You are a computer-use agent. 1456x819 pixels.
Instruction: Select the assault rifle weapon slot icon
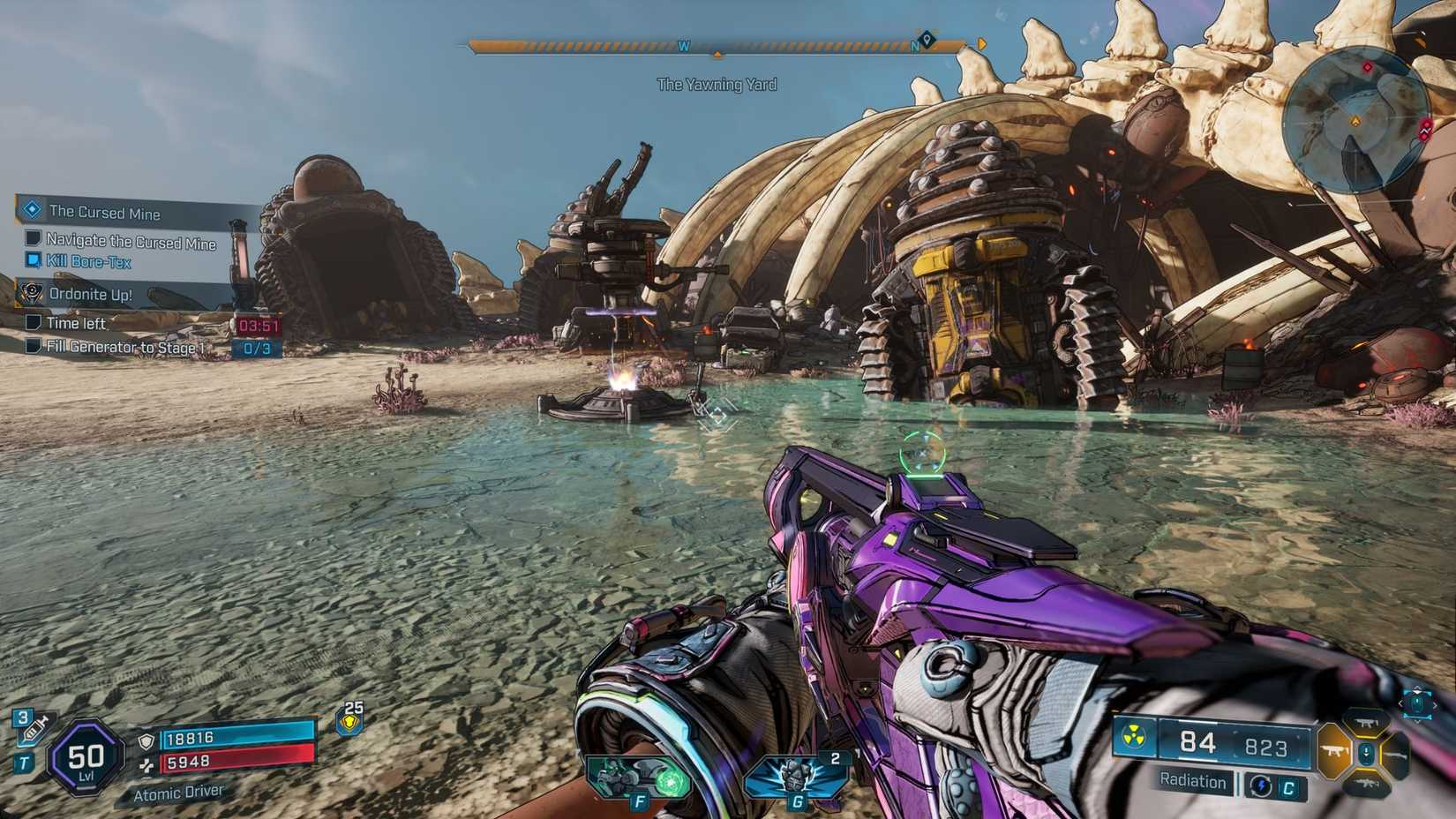click(1365, 784)
